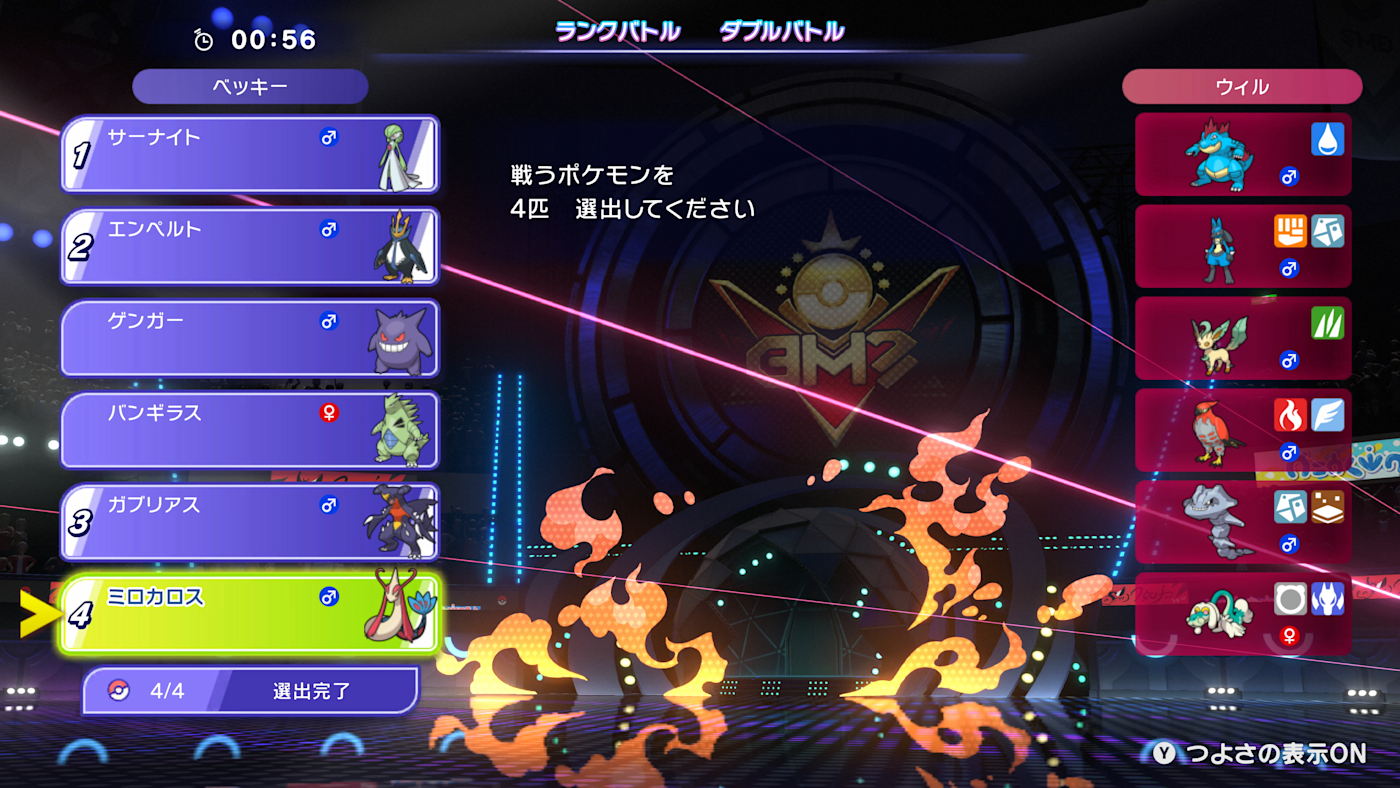View opponent's Feraligatr card

(x=1243, y=155)
